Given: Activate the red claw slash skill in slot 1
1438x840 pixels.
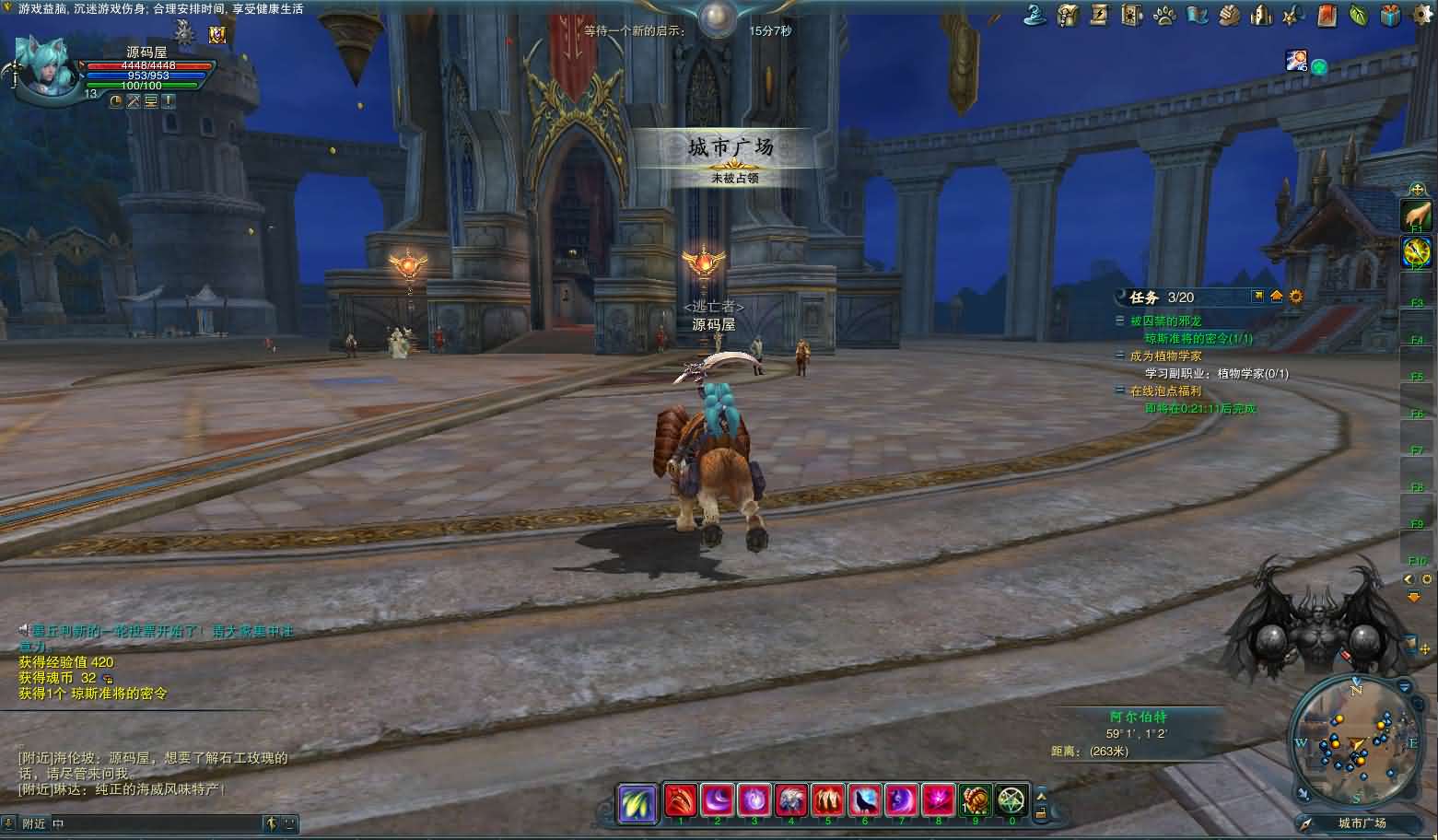Looking at the screenshot, I should [x=680, y=799].
